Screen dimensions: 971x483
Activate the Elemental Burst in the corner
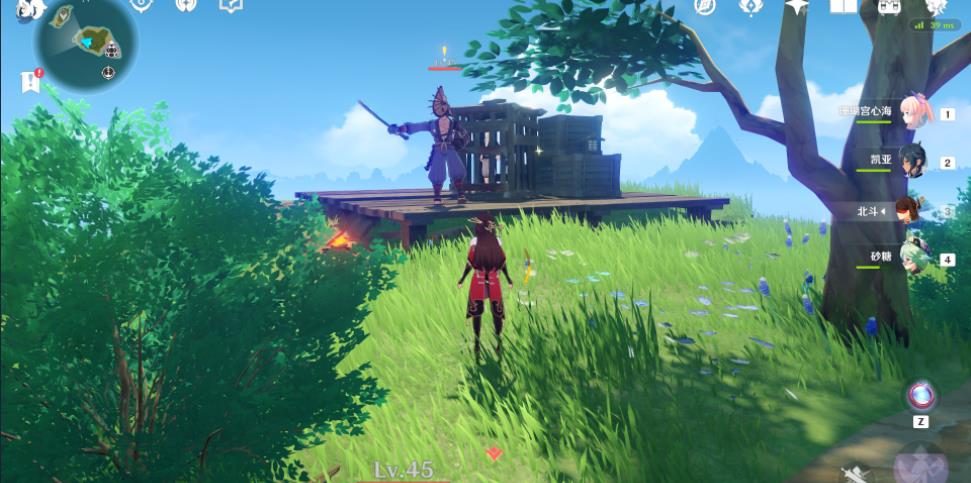click(920, 464)
